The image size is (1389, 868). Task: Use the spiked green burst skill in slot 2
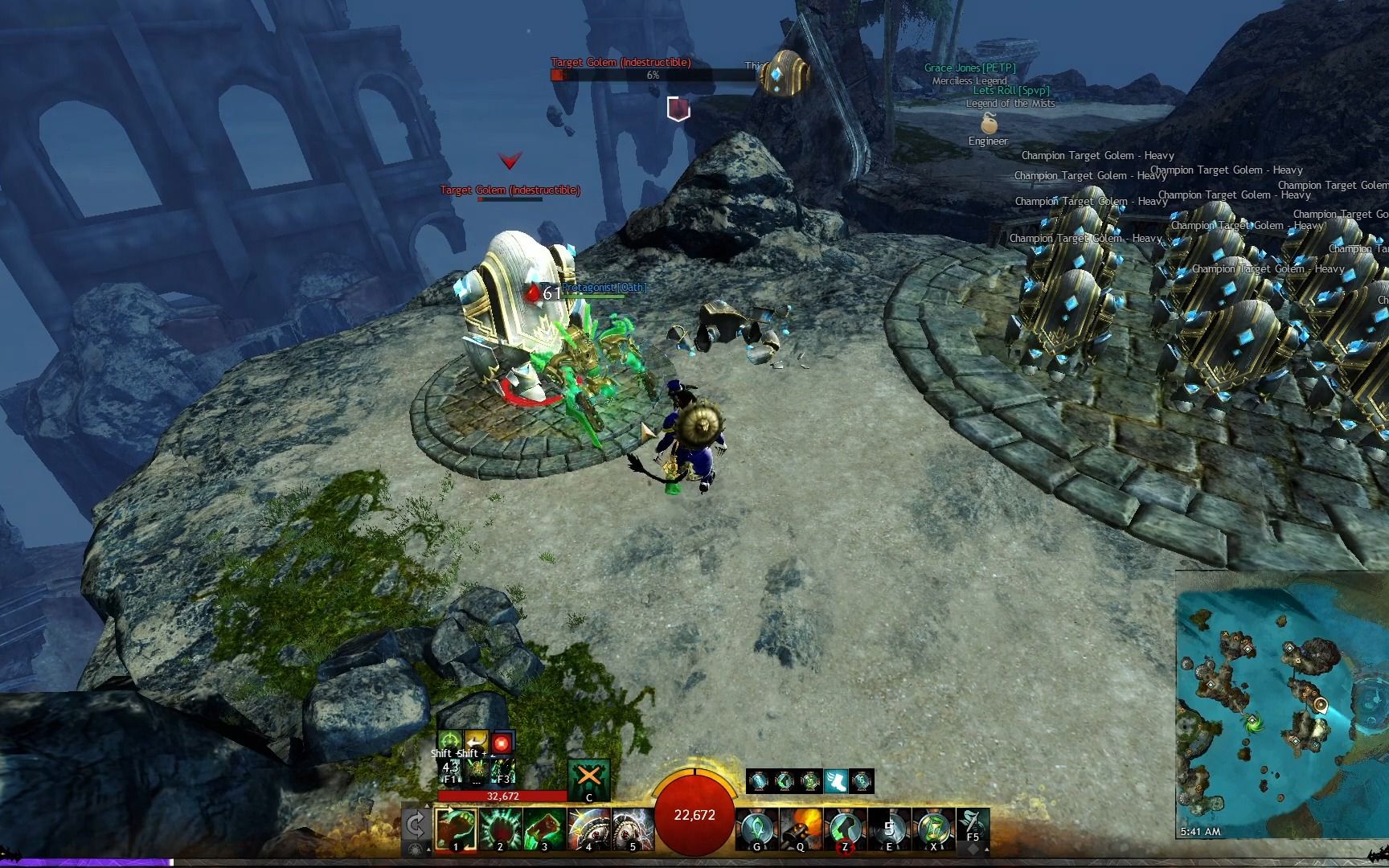[x=500, y=829]
